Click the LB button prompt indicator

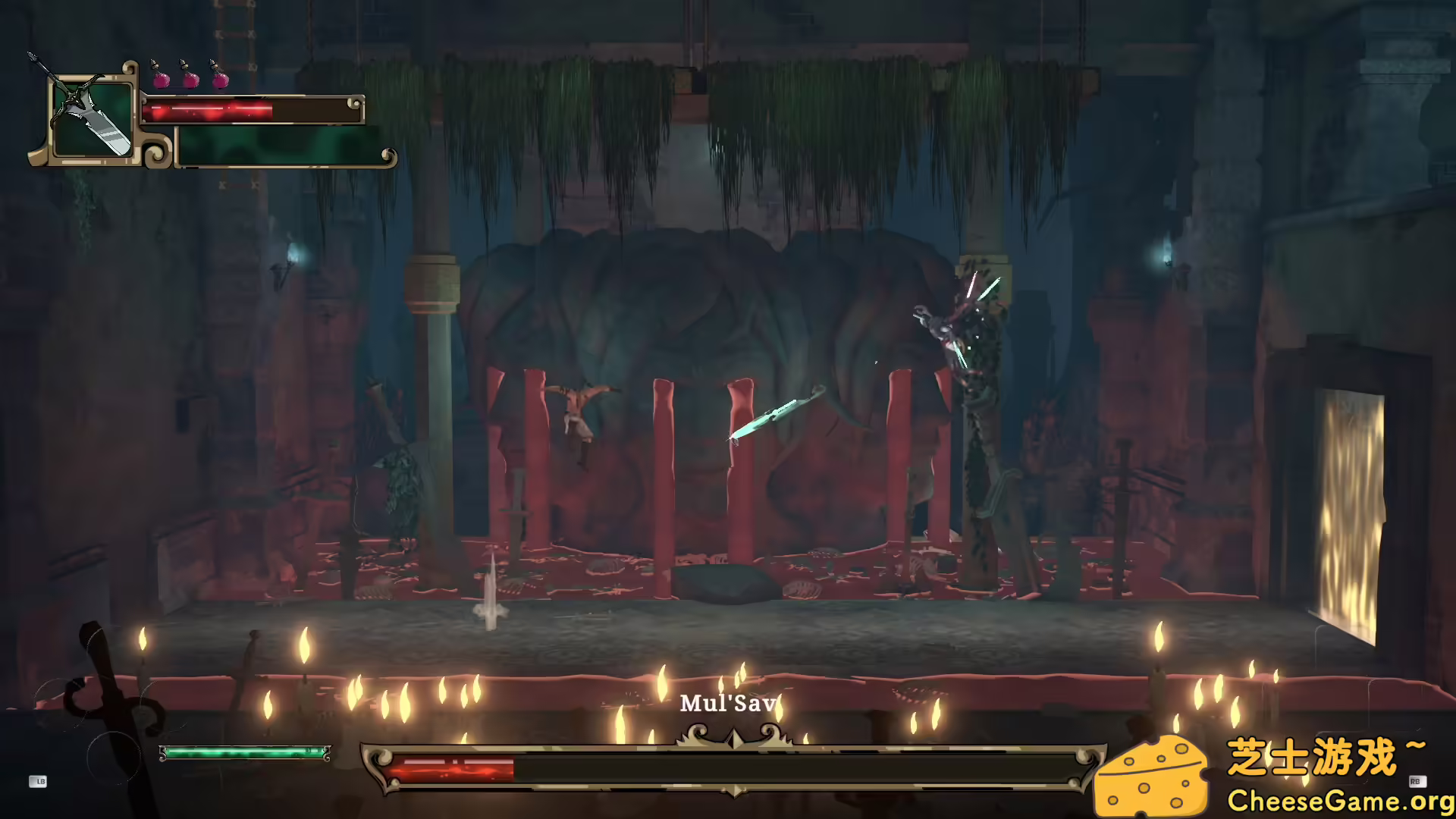pos(39,783)
